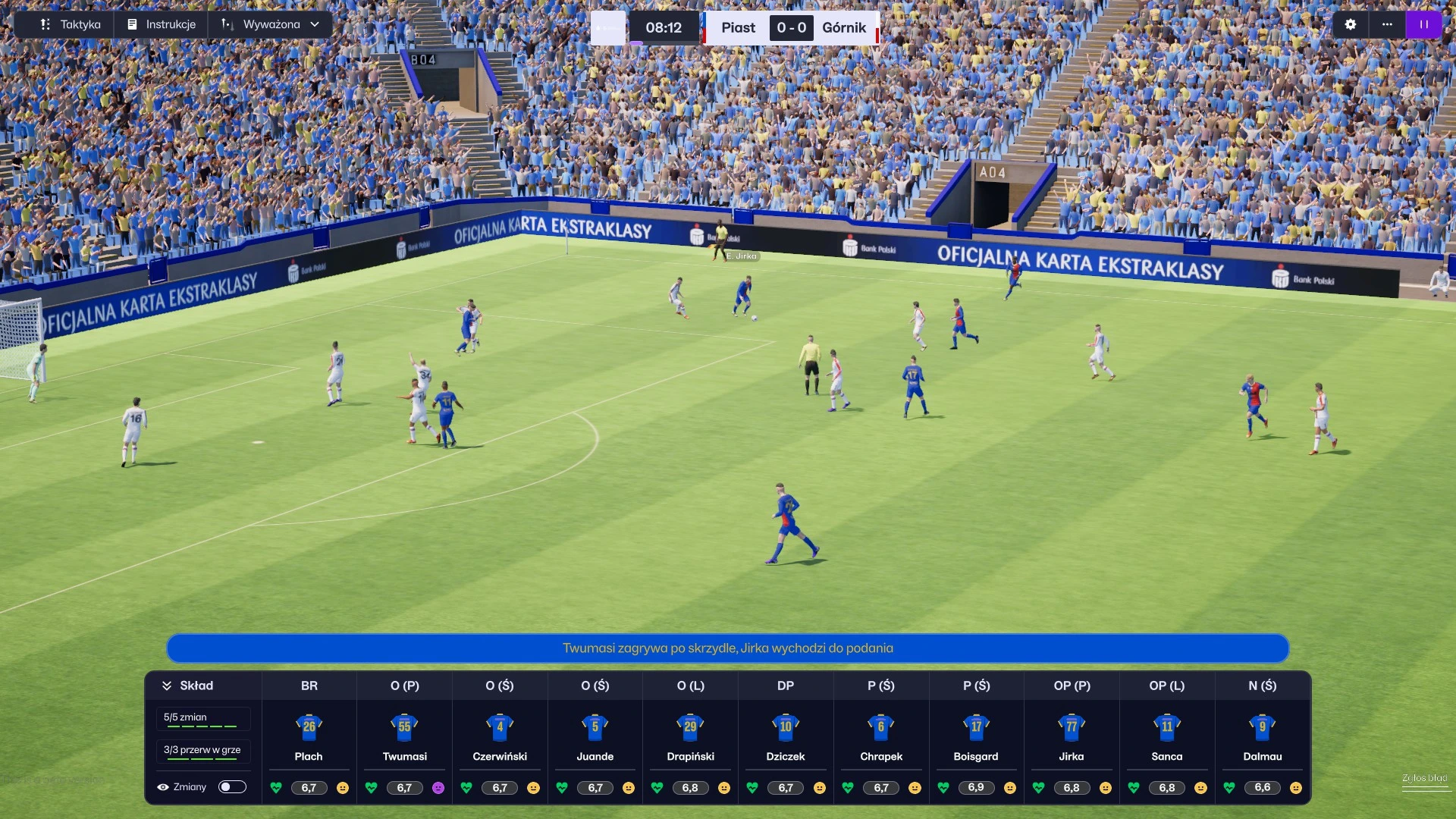
Task: Click the Zgłoś błąd report link
Action: [1424, 778]
